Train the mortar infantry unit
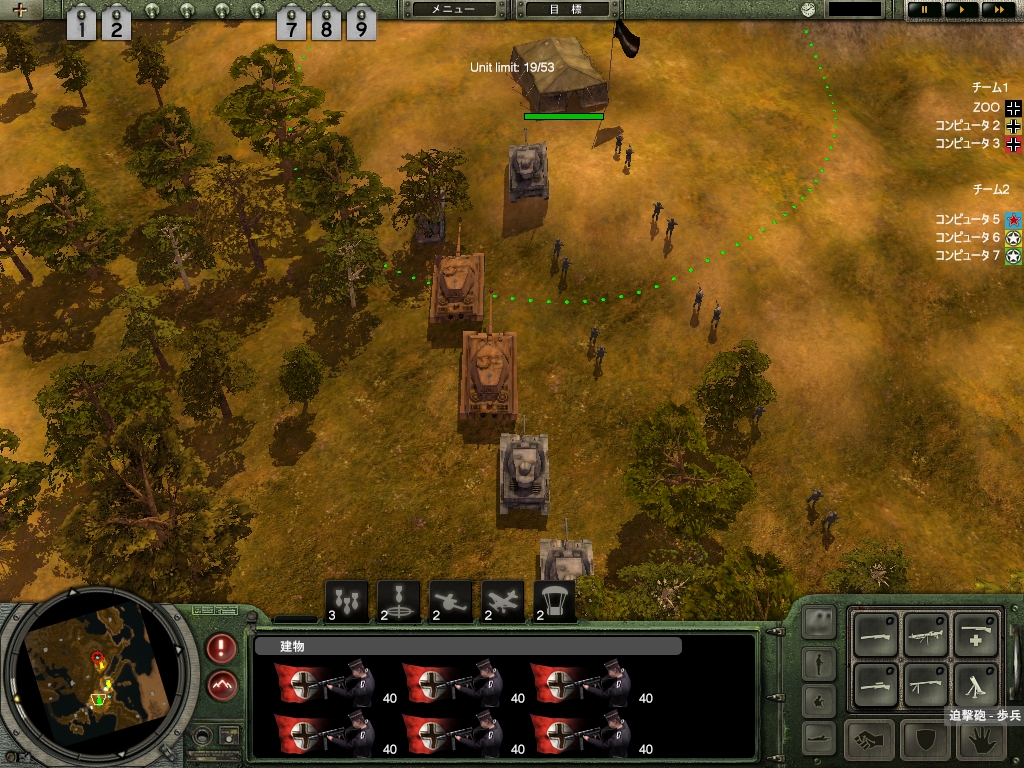The width and height of the screenshot is (1024, 768). [976, 684]
